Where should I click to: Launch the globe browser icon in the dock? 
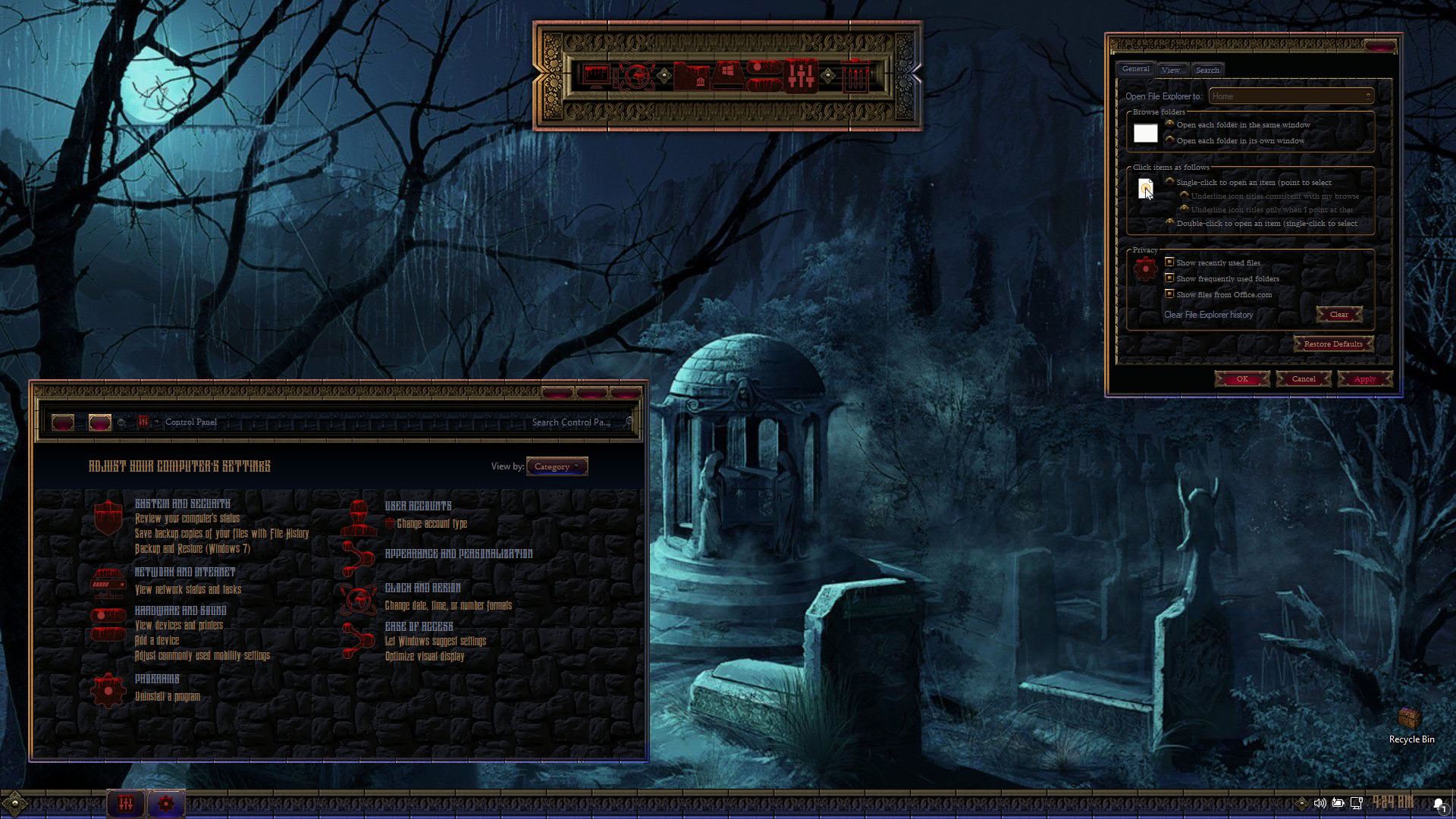coord(637,76)
